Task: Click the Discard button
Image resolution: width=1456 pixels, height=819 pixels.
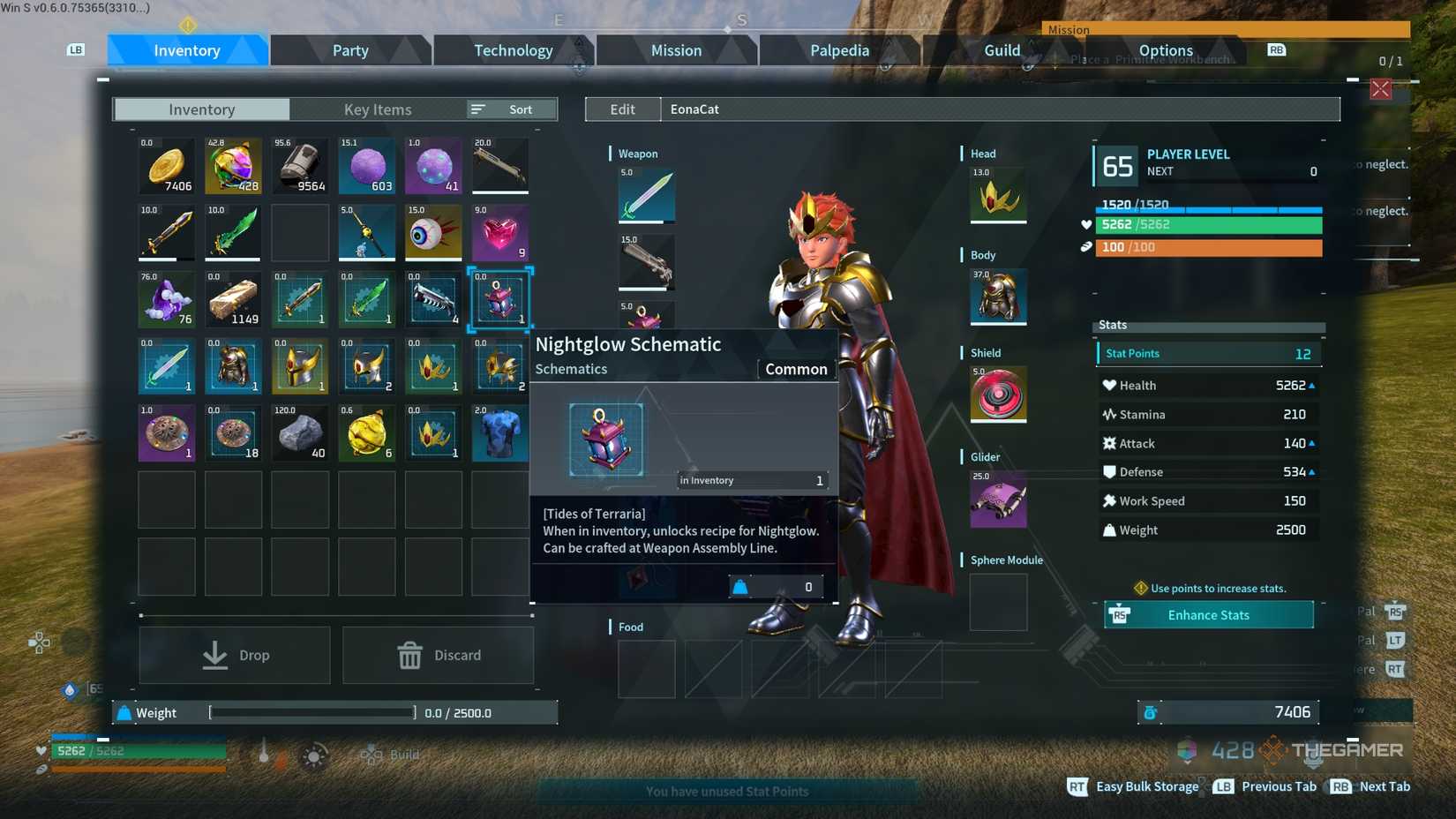Action: point(438,655)
